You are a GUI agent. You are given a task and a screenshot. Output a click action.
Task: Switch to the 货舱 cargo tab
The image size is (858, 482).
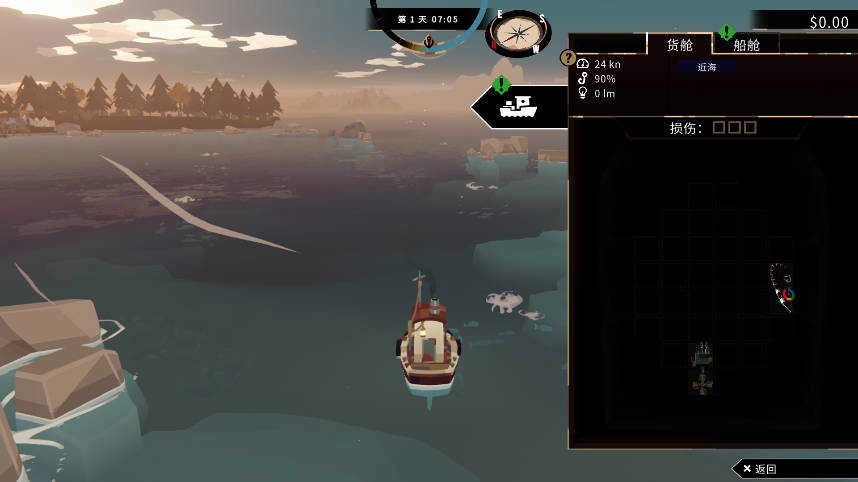point(680,45)
